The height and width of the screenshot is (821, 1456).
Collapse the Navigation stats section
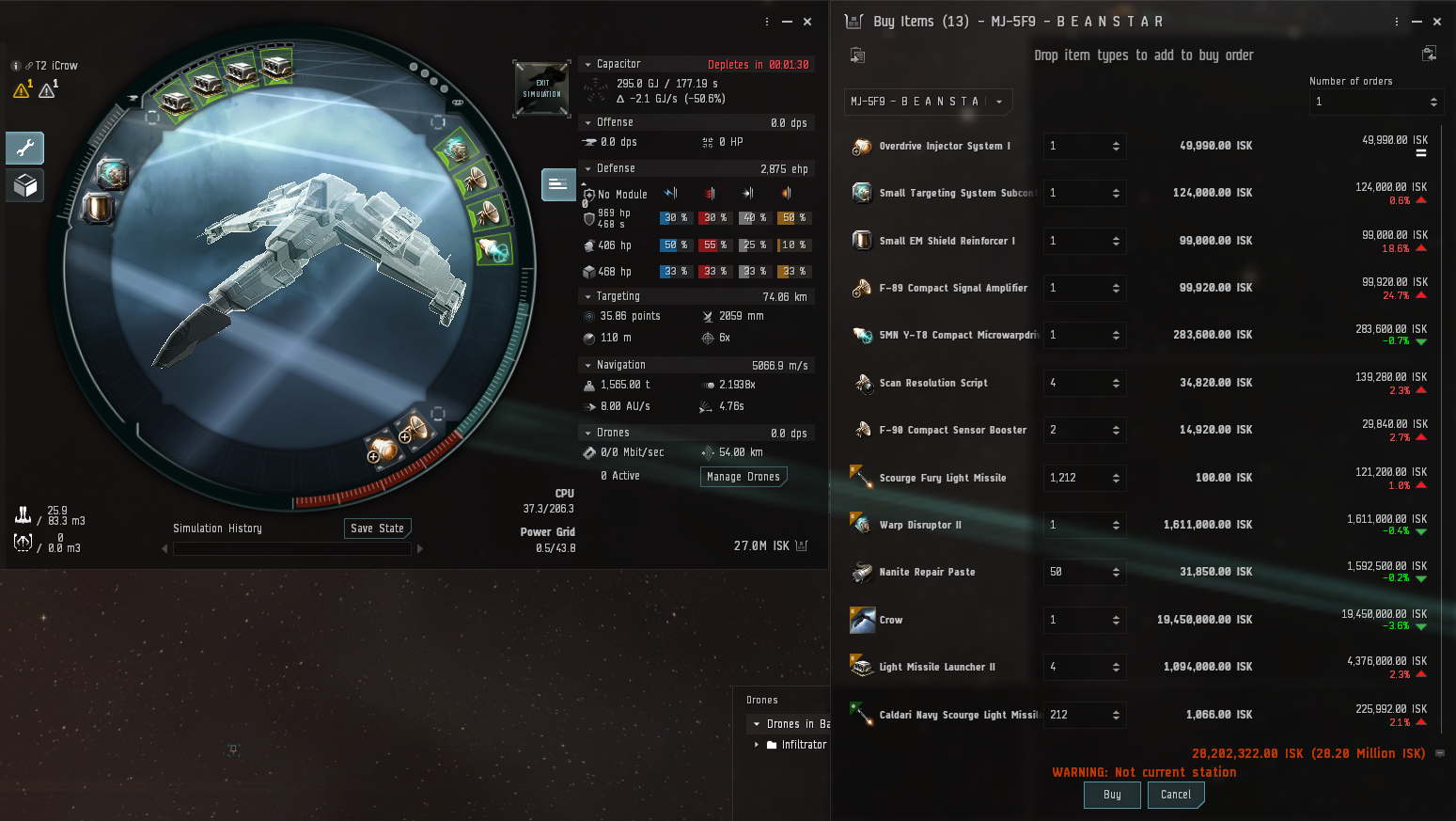tap(588, 366)
